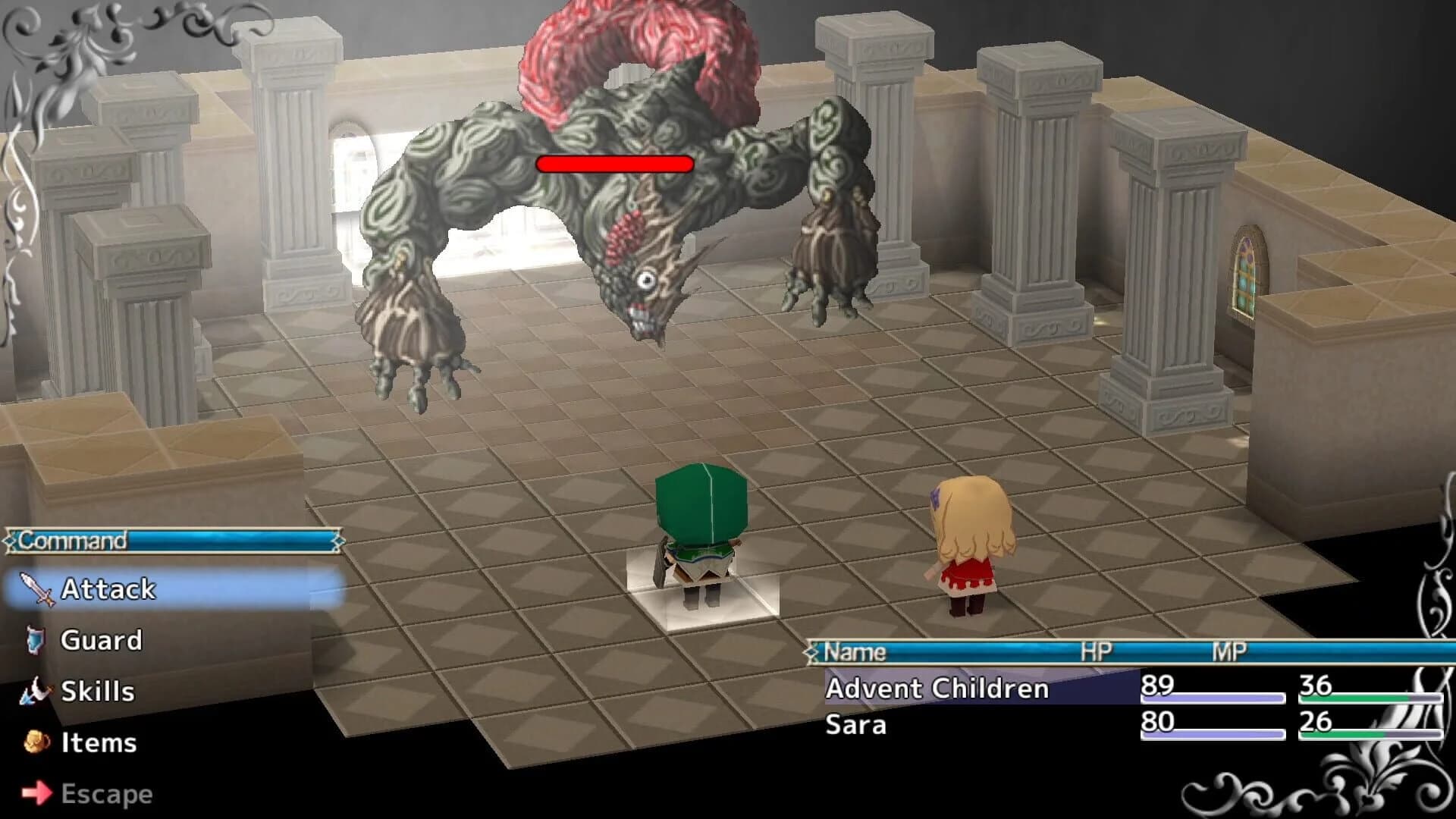The width and height of the screenshot is (1456, 819).
Task: Click the Guard shield icon
Action: tap(36, 639)
